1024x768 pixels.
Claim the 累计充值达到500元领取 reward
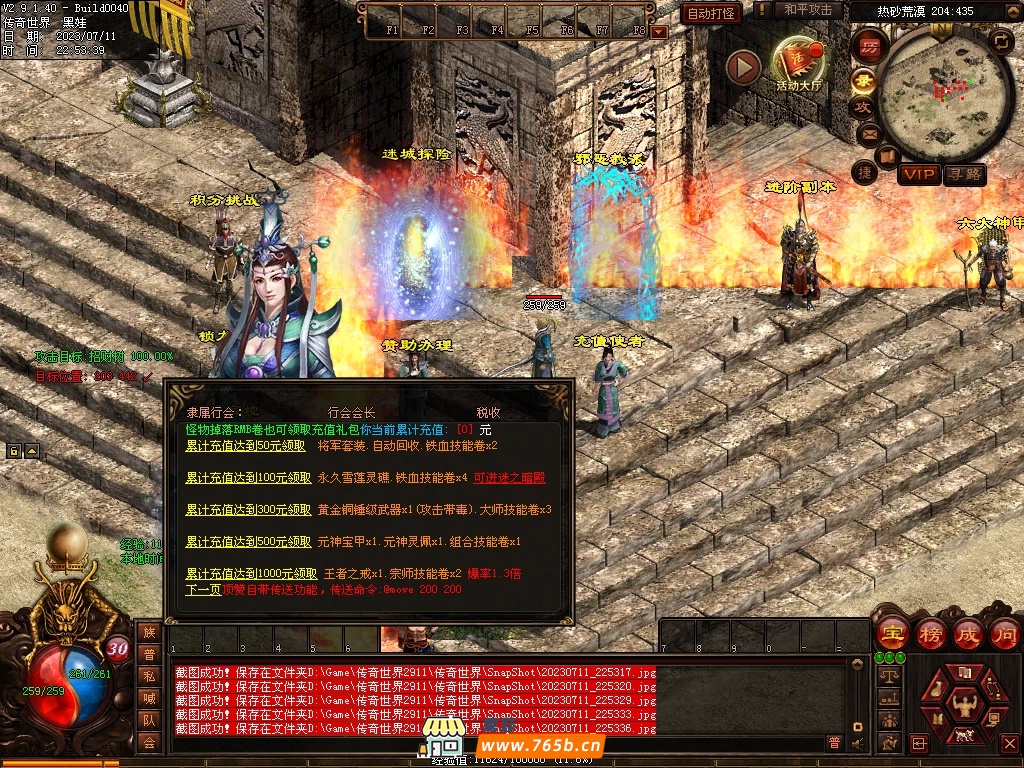(248, 542)
